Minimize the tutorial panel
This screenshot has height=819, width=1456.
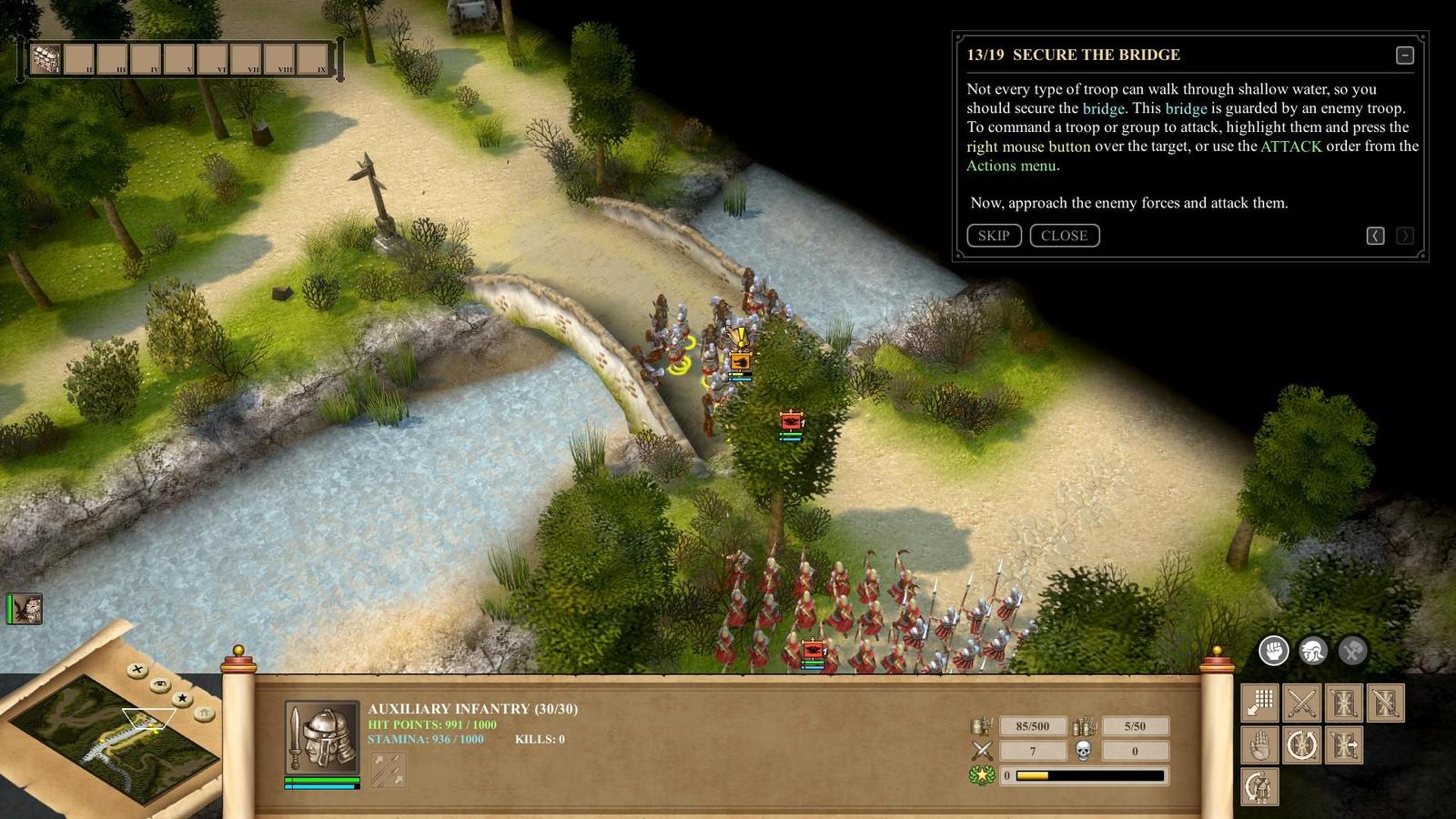click(1405, 56)
